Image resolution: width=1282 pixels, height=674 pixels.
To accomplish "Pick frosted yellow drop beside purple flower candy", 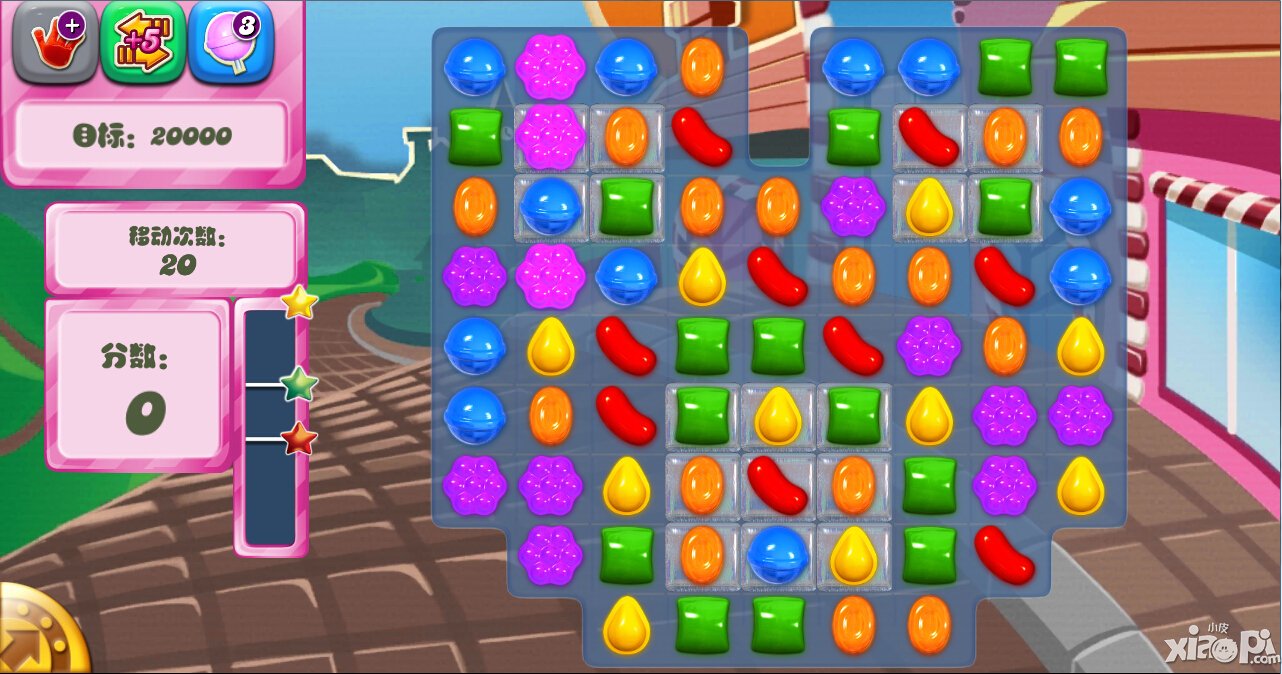I will click(x=929, y=206).
